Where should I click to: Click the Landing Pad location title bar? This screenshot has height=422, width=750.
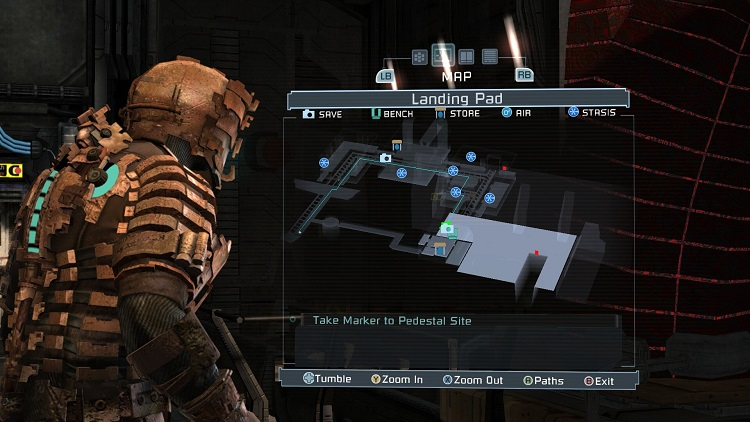click(457, 99)
